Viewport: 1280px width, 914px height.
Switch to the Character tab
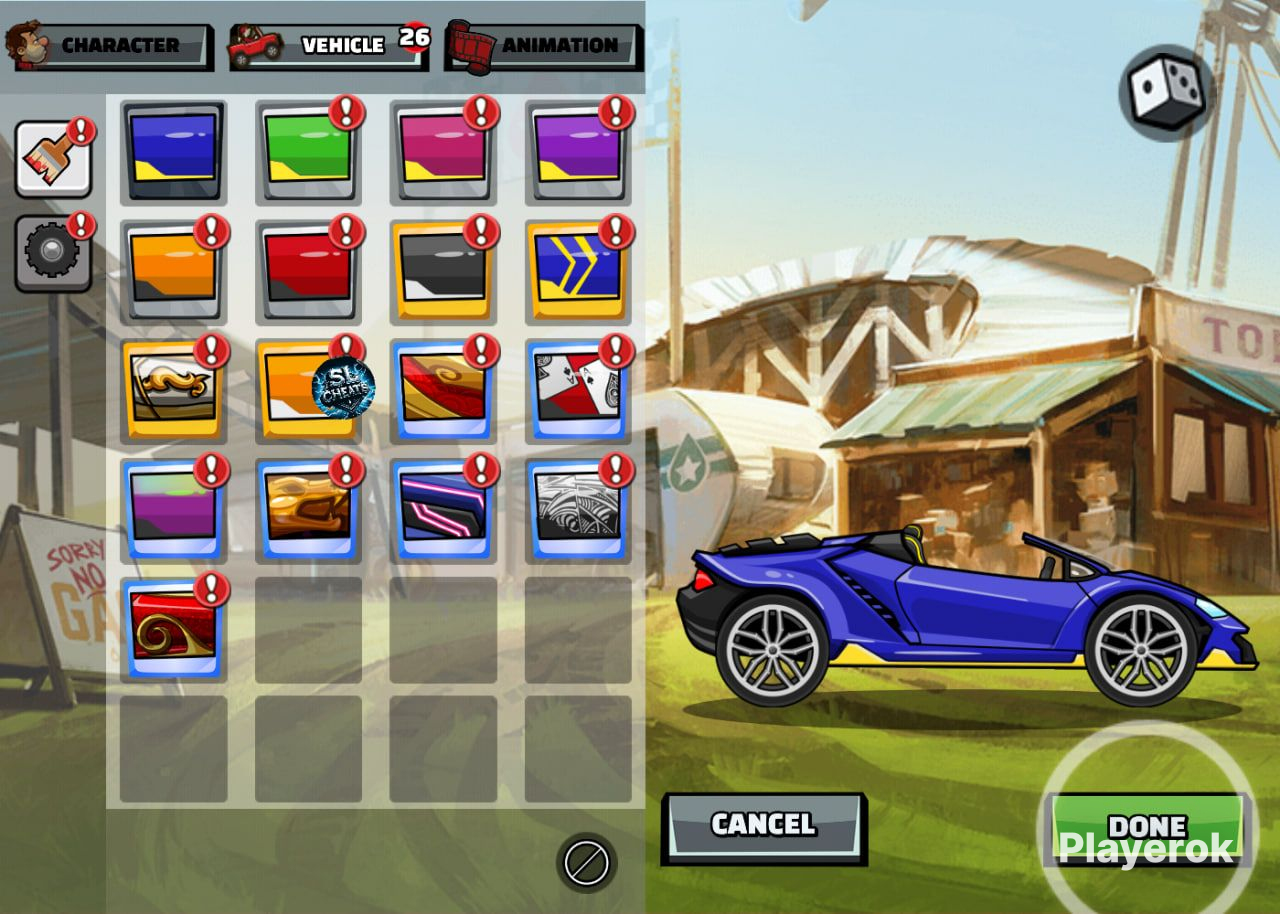point(110,46)
